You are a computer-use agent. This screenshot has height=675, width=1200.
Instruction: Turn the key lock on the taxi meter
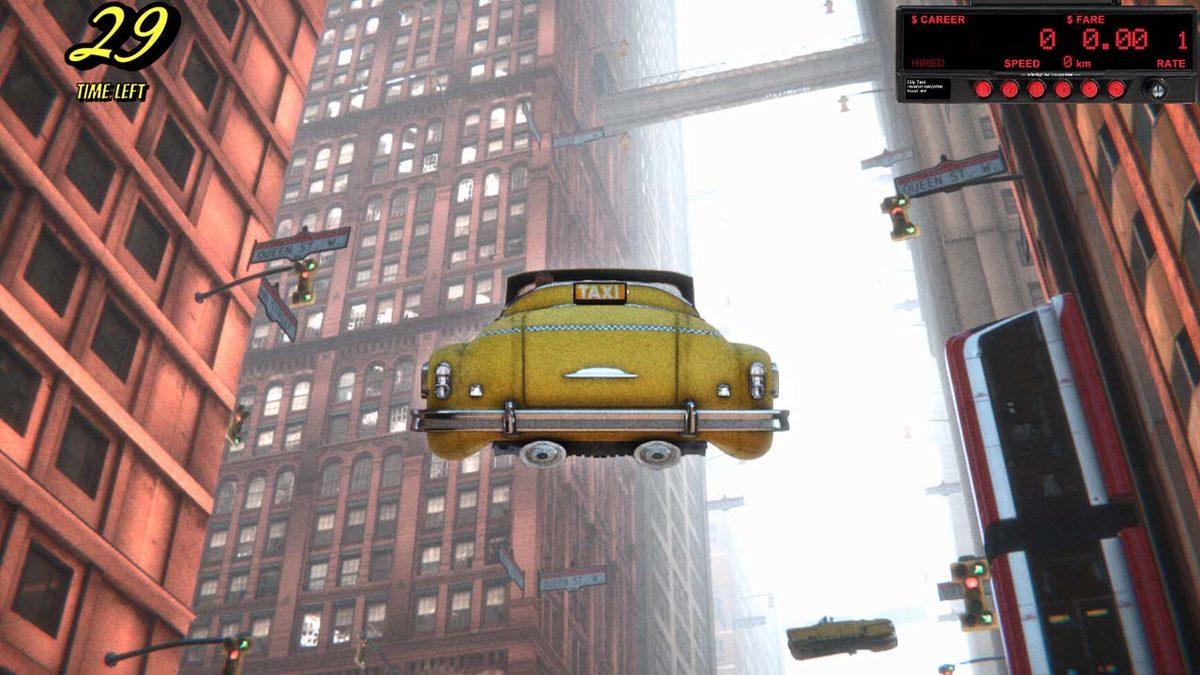pos(1155,89)
